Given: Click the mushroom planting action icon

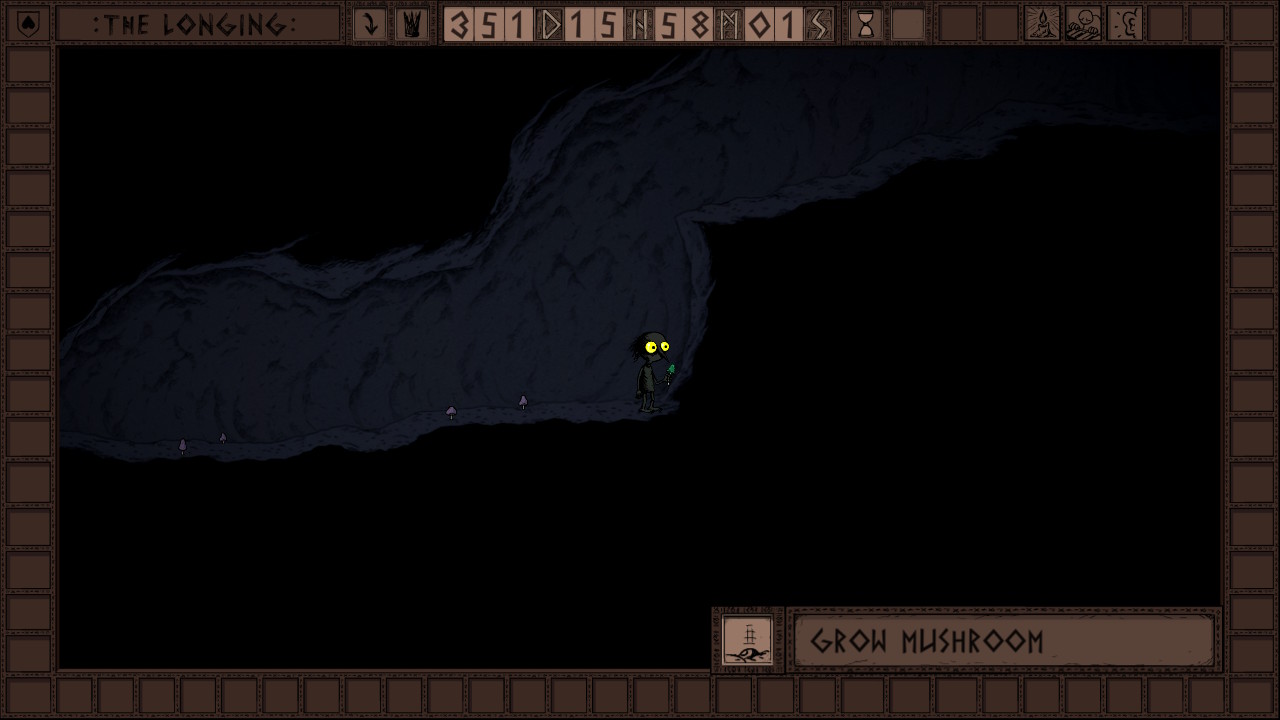Looking at the screenshot, I should tap(747, 640).
